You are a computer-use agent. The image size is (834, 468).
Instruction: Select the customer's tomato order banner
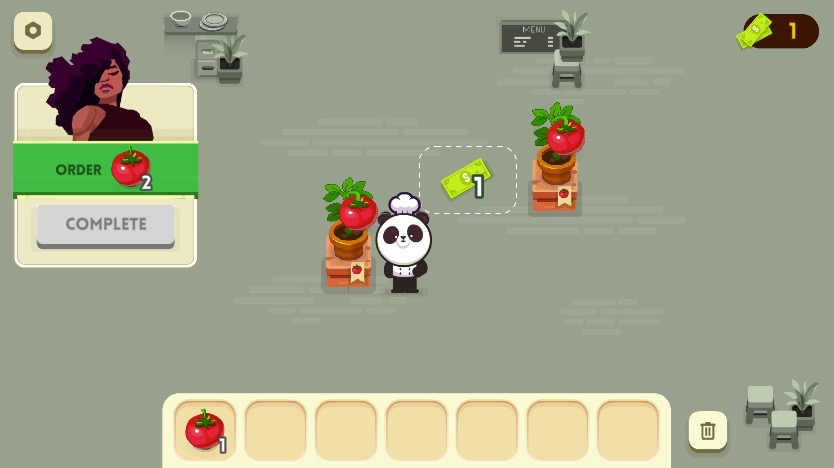point(105,169)
